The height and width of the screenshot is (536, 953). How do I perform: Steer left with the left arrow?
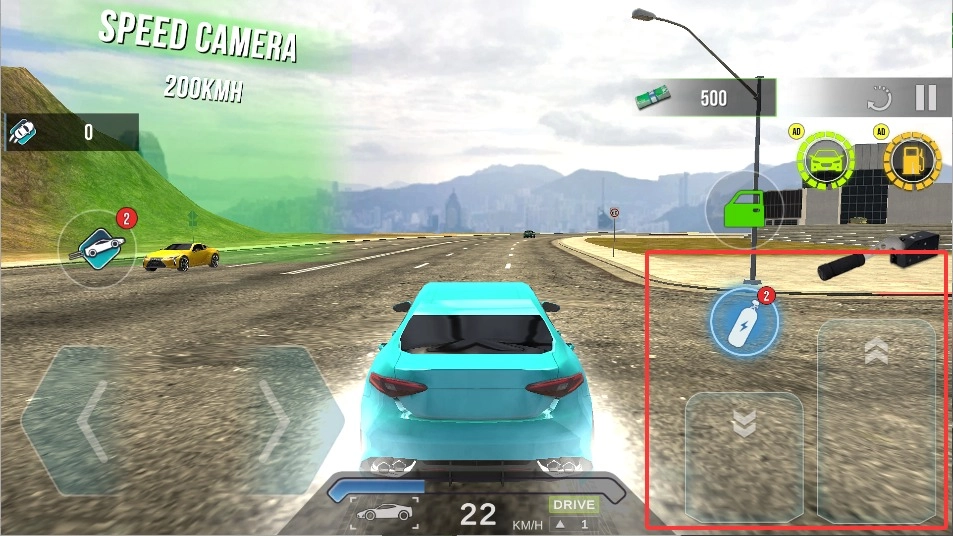pyautogui.click(x=88, y=419)
